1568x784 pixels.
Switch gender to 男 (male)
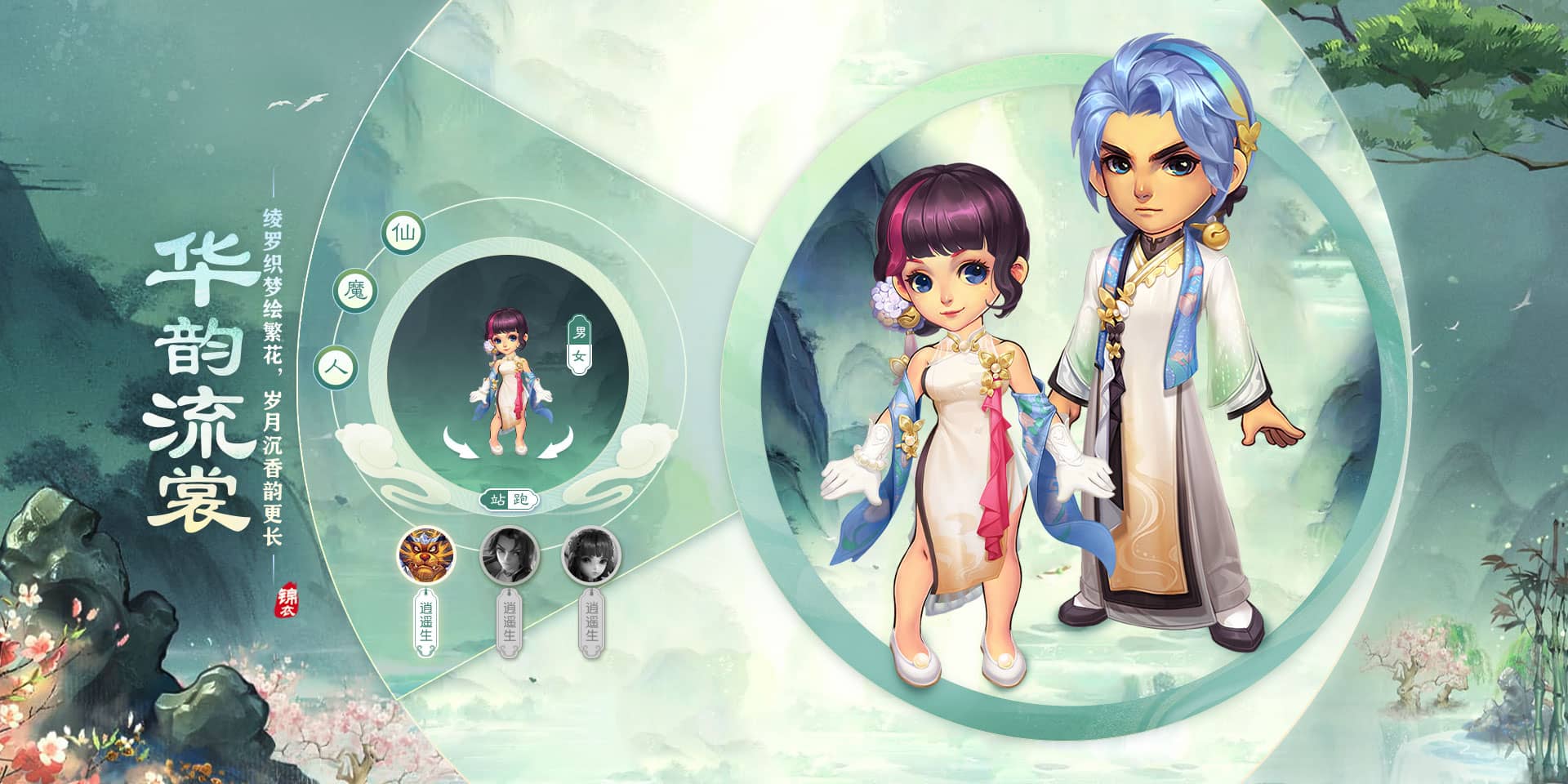point(580,333)
